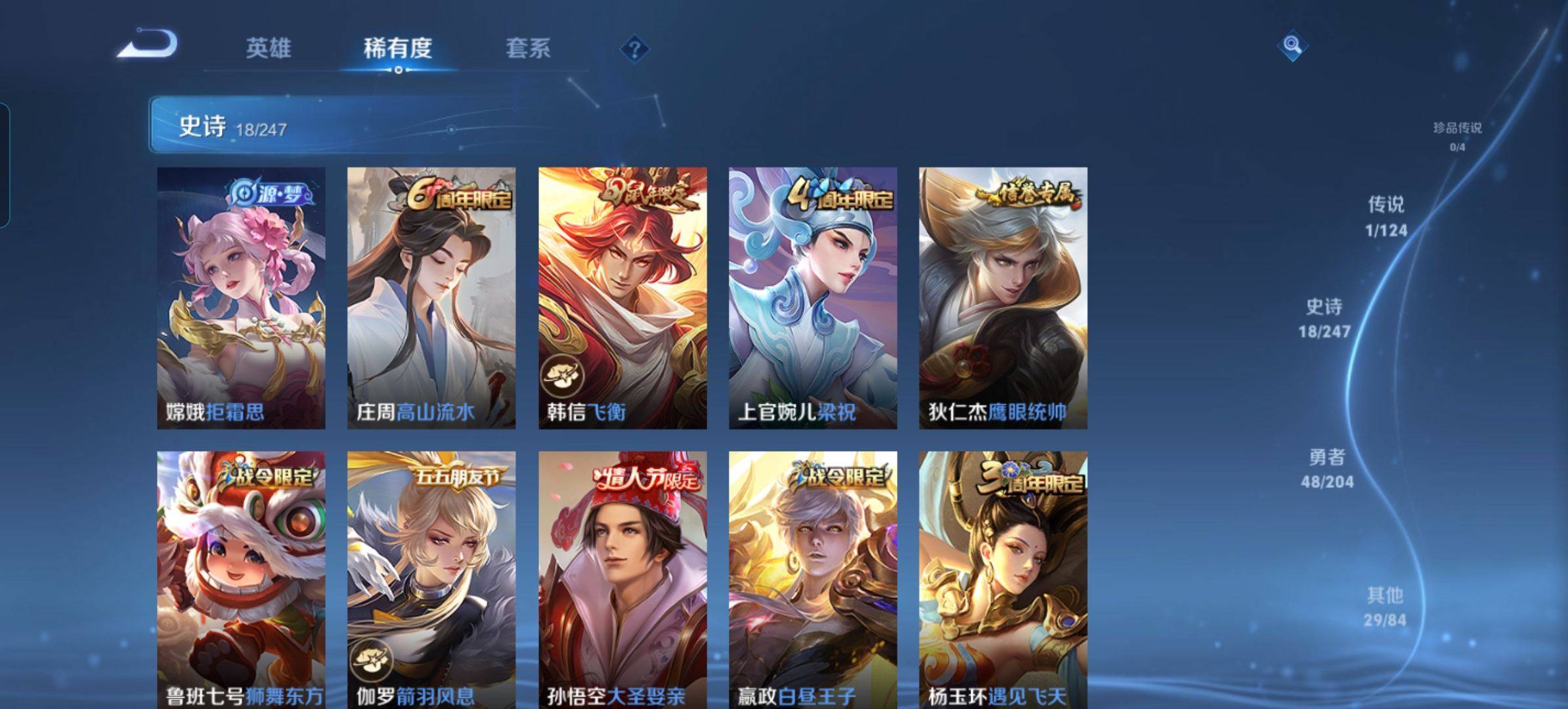Open the 孙悟空 大圣娶亲 skin card
Screen dimensions: 1568x709
[622, 579]
